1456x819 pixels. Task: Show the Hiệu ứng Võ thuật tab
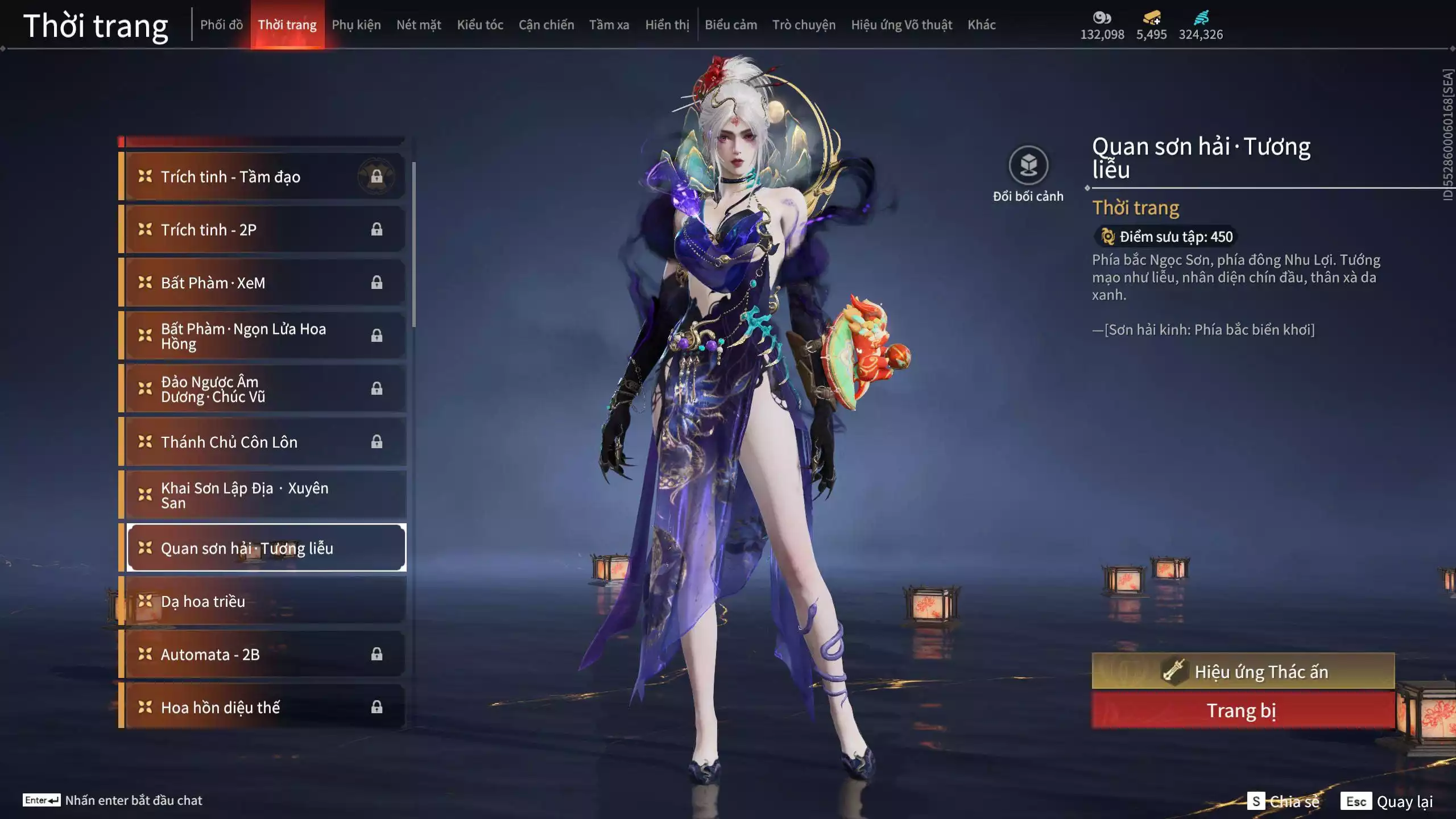click(901, 25)
